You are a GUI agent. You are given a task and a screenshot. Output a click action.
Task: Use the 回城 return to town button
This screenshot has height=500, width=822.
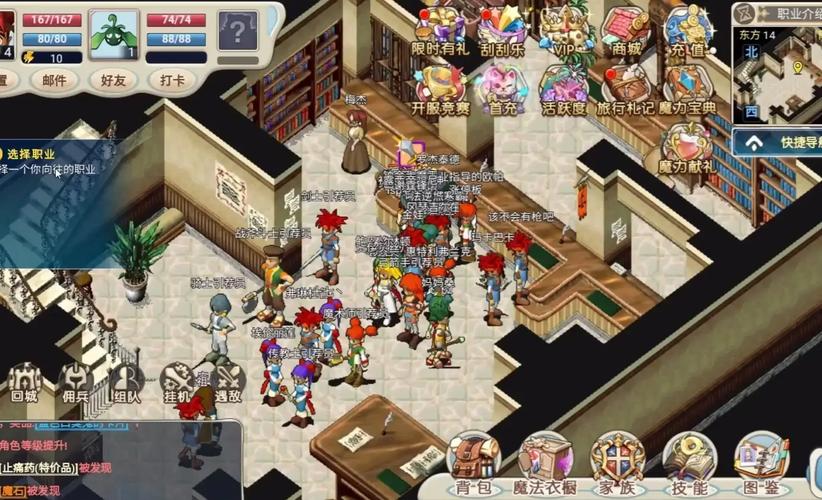25,385
